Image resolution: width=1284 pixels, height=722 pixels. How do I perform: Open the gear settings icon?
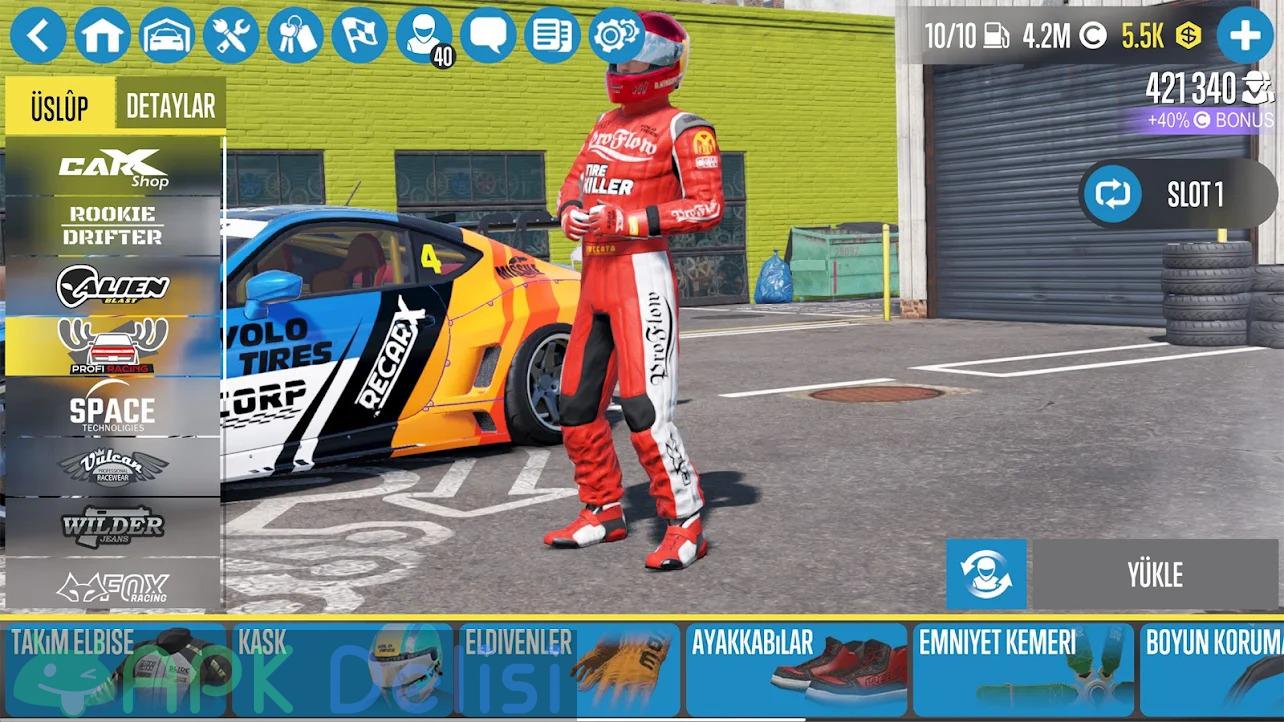pyautogui.click(x=616, y=36)
